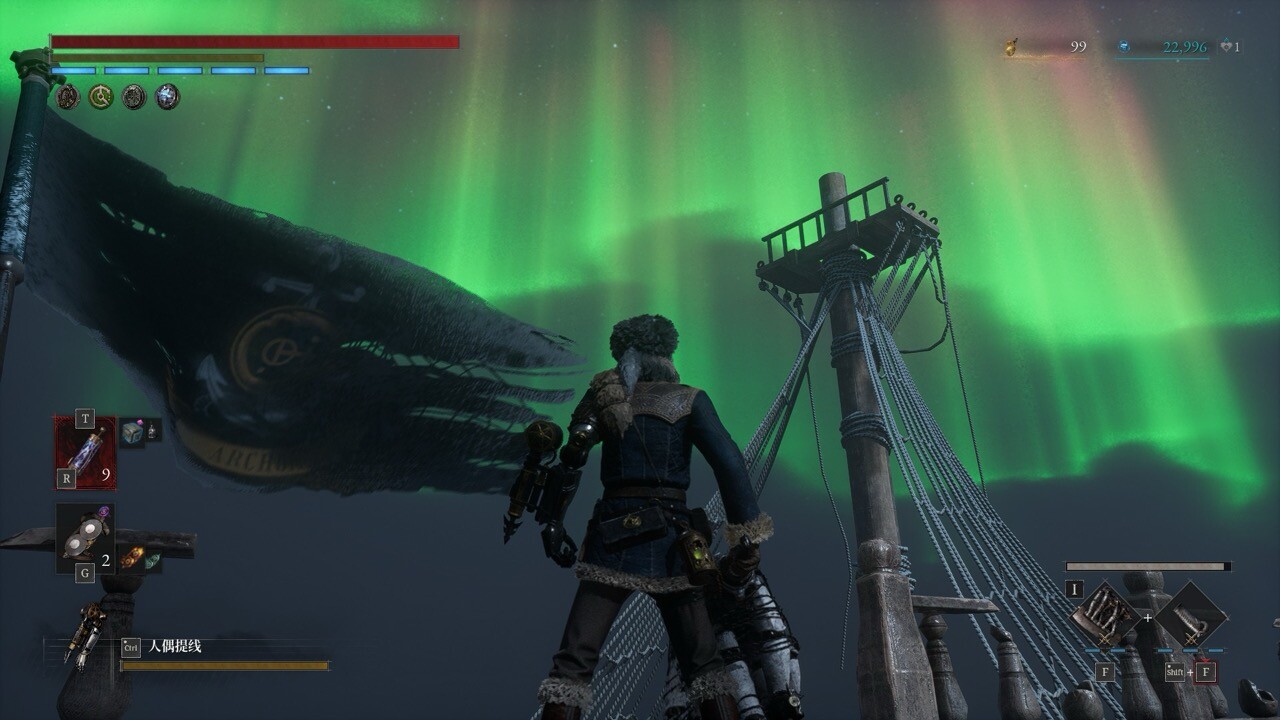Viewport: 1280px width, 720px height.
Task: Select the blue Pulse Cell healing item slot
Action: pyautogui.click(x=85, y=452)
